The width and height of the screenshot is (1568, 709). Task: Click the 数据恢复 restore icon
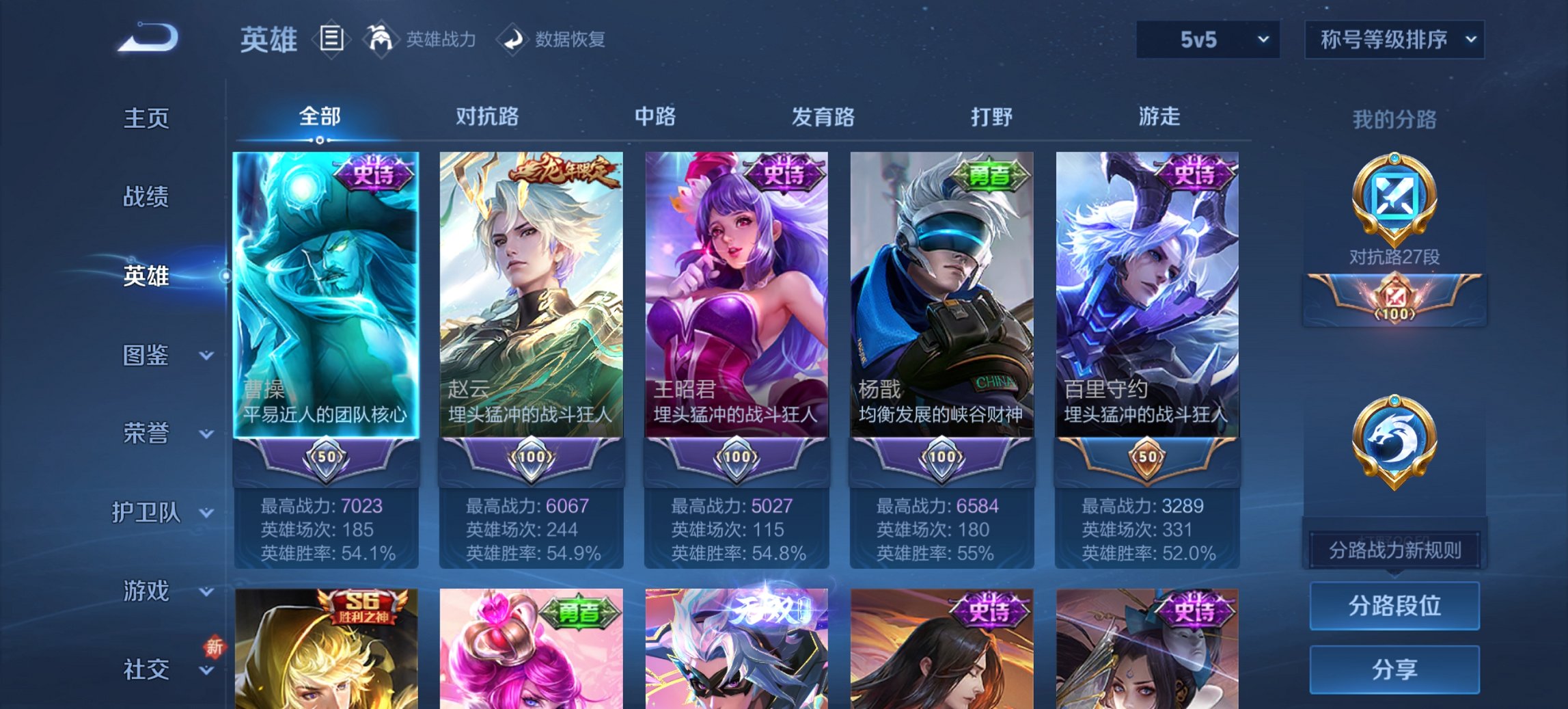[512, 39]
